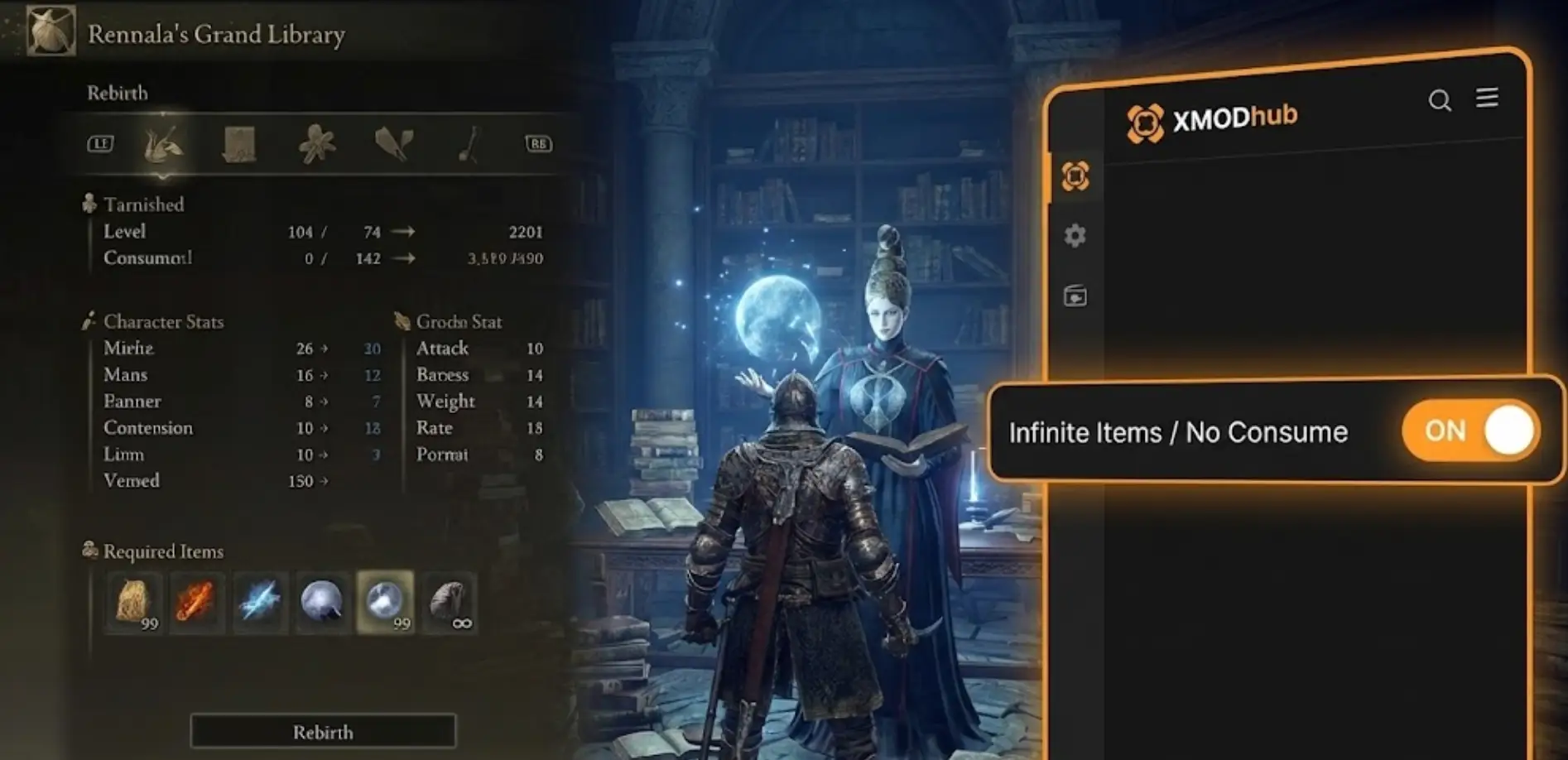1568x760 pixels.
Task: Click the wallet icon in XMODhub sidebar
Action: [x=1075, y=296]
